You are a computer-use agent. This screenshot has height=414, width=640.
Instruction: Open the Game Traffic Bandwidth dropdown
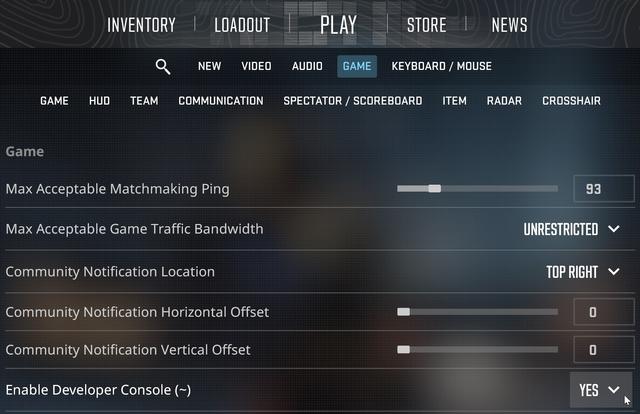pos(573,229)
